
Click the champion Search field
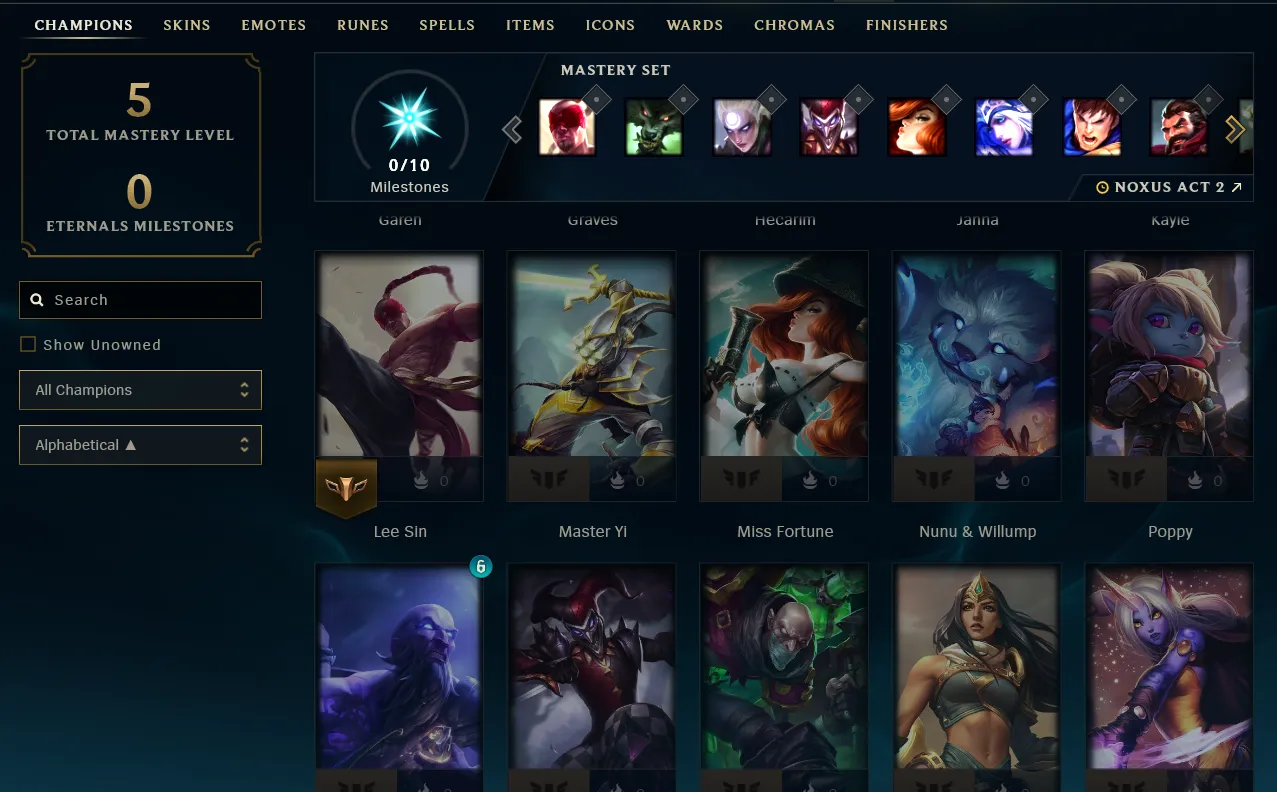(x=140, y=300)
